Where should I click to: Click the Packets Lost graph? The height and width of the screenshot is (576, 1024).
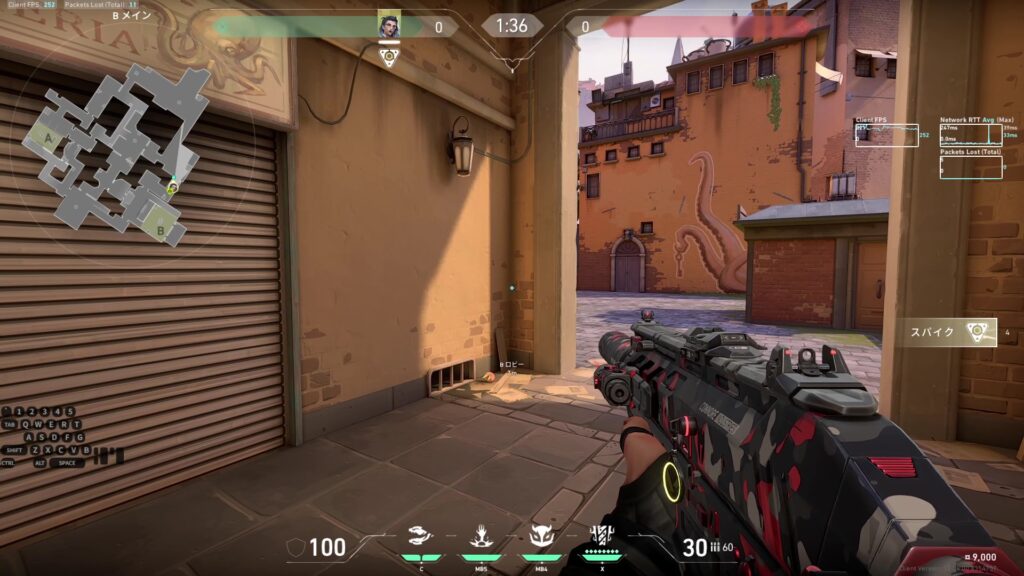click(970, 166)
